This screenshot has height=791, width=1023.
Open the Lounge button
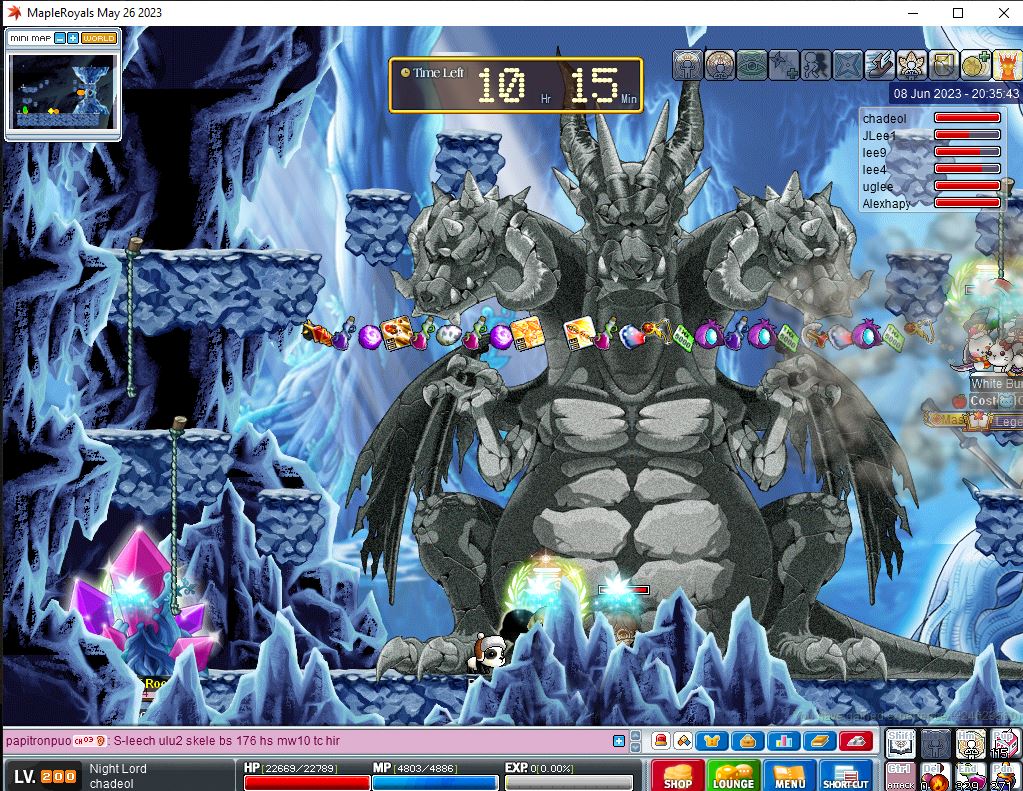click(x=733, y=775)
